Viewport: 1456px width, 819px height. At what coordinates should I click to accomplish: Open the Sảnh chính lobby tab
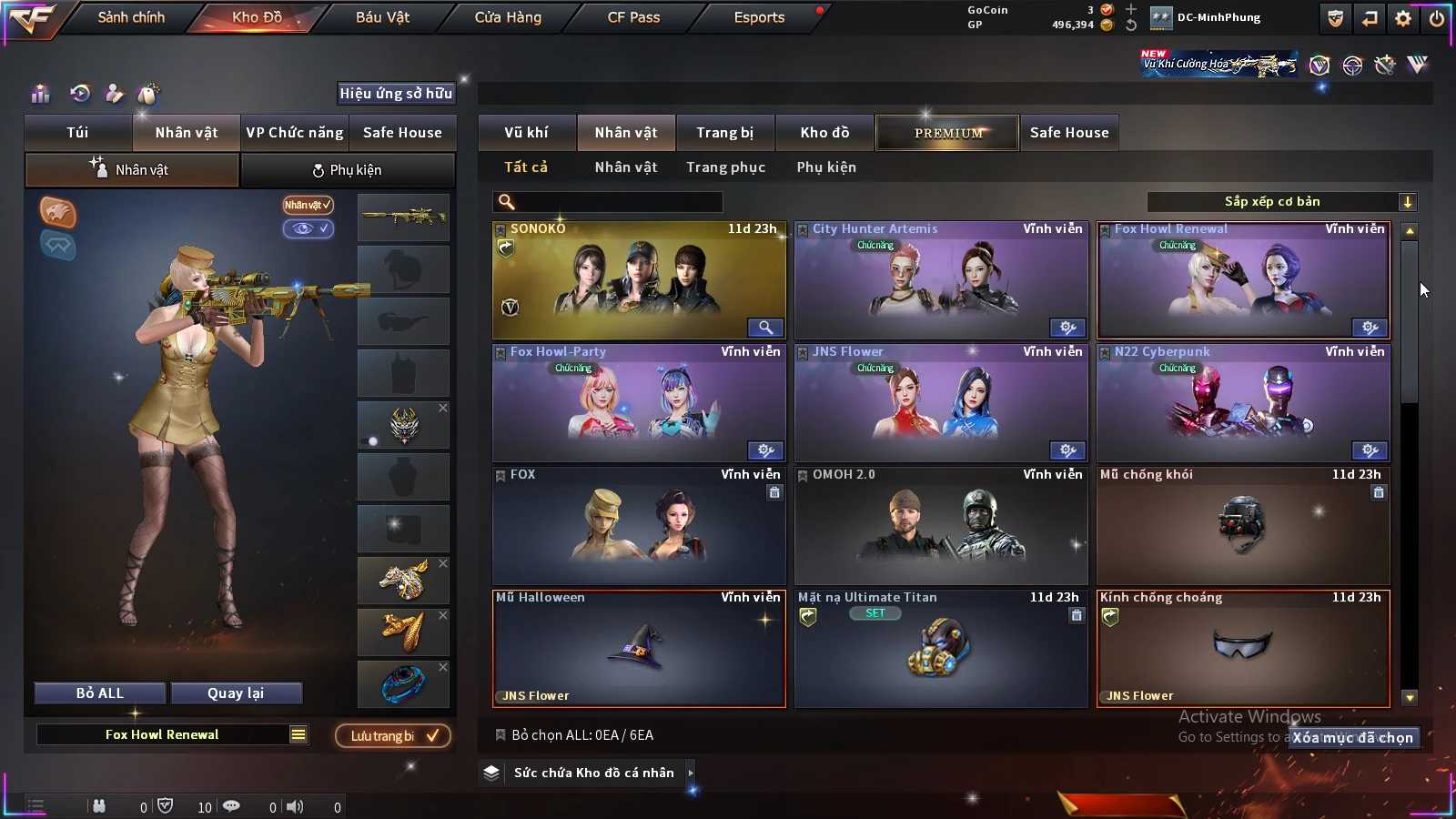pos(131,17)
